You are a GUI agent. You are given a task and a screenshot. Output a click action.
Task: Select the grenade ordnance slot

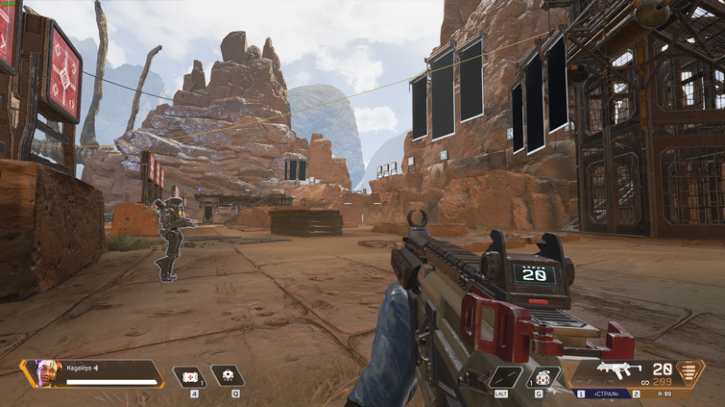(543, 377)
